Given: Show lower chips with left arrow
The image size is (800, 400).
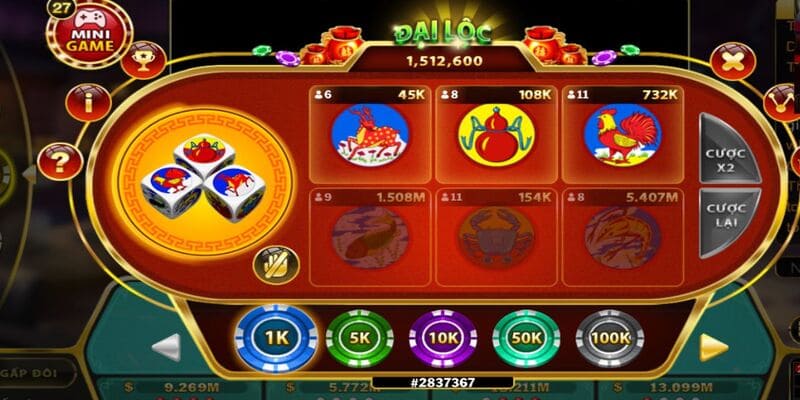Looking at the screenshot, I should click(x=166, y=346).
